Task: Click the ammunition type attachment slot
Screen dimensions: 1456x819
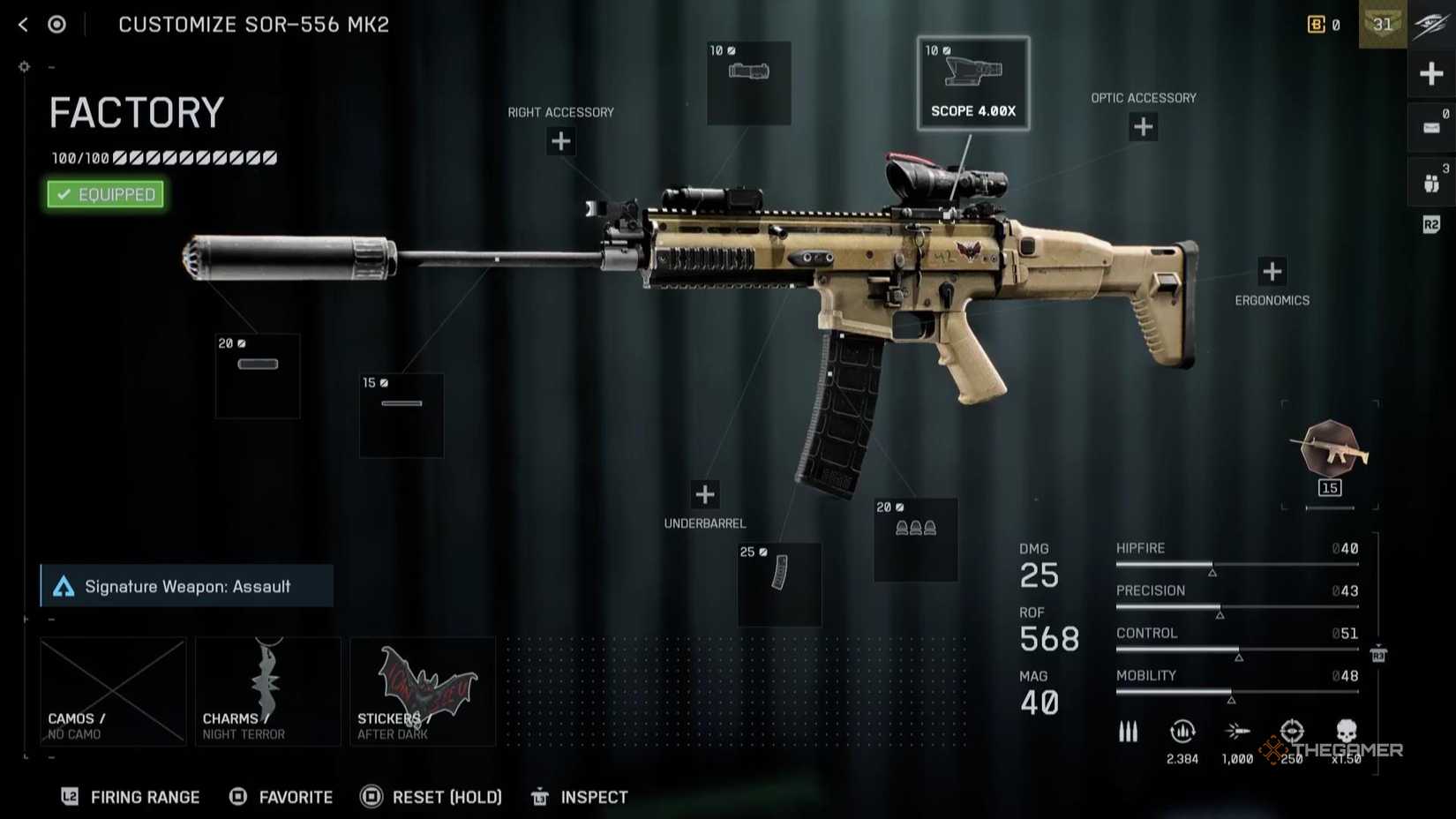Action: point(914,540)
